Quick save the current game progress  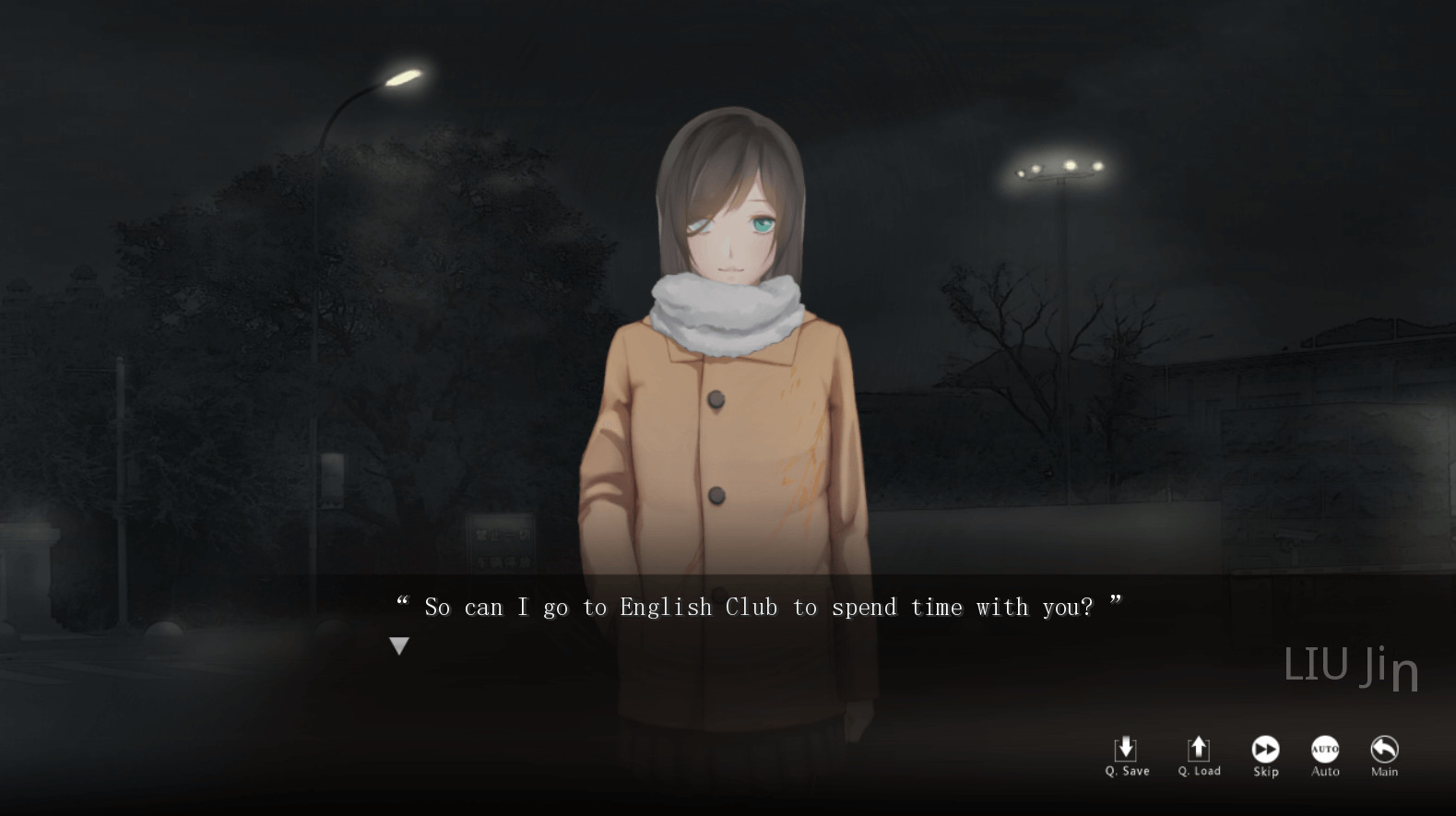(x=1126, y=756)
